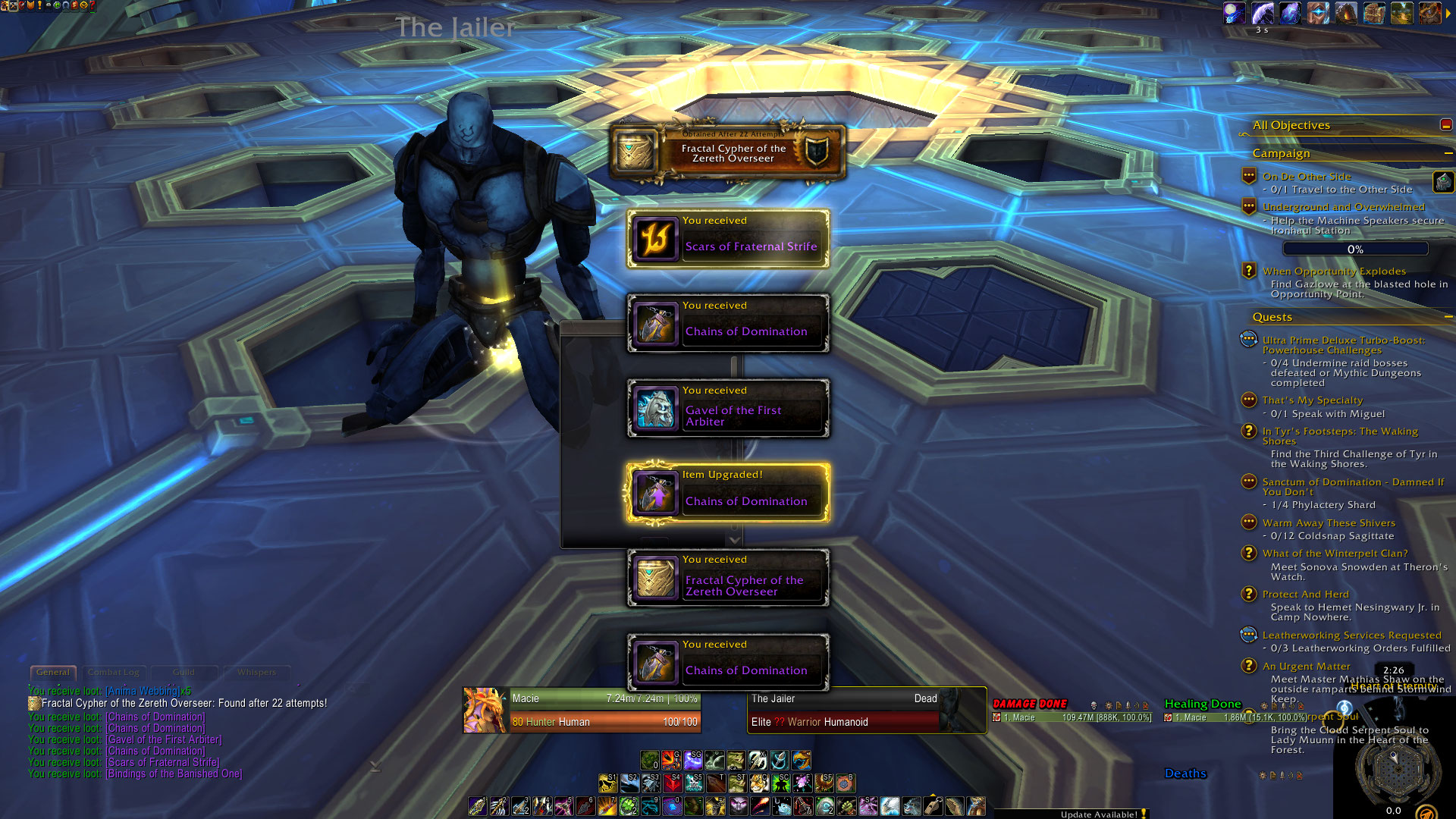Click the Scars of Fraternal Strife loot toast

[x=728, y=239]
